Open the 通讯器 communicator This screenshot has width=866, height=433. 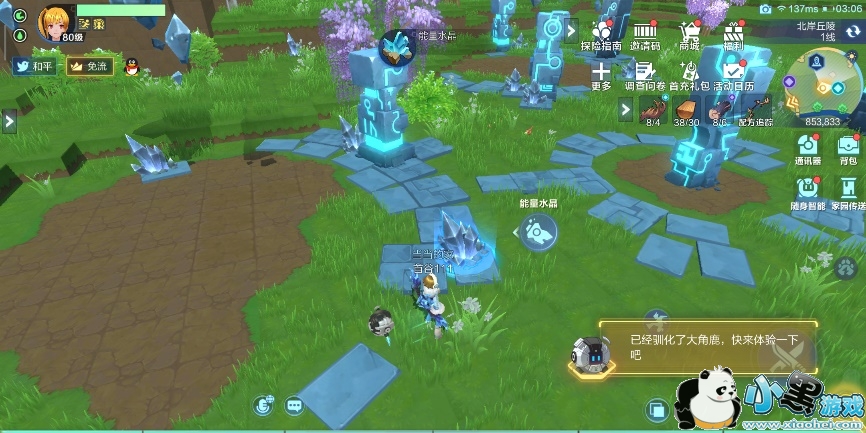(x=808, y=147)
